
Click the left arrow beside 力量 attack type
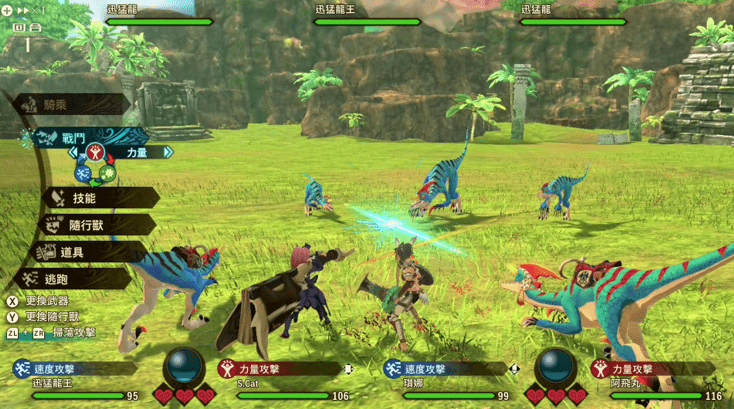[x=71, y=154]
